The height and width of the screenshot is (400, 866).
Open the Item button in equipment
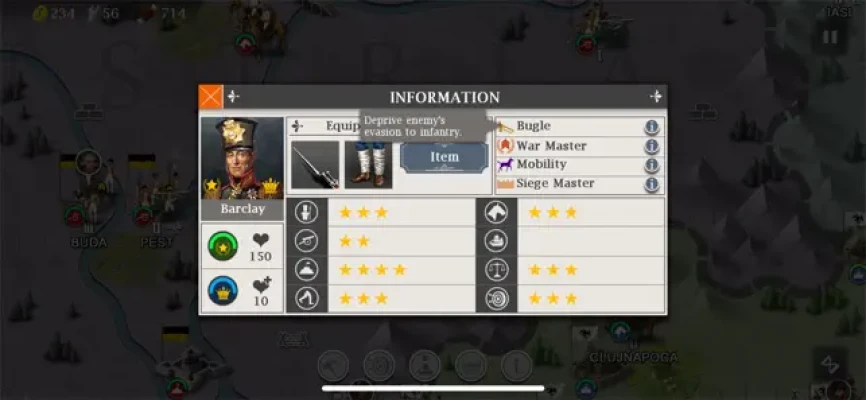pyautogui.click(x=444, y=157)
